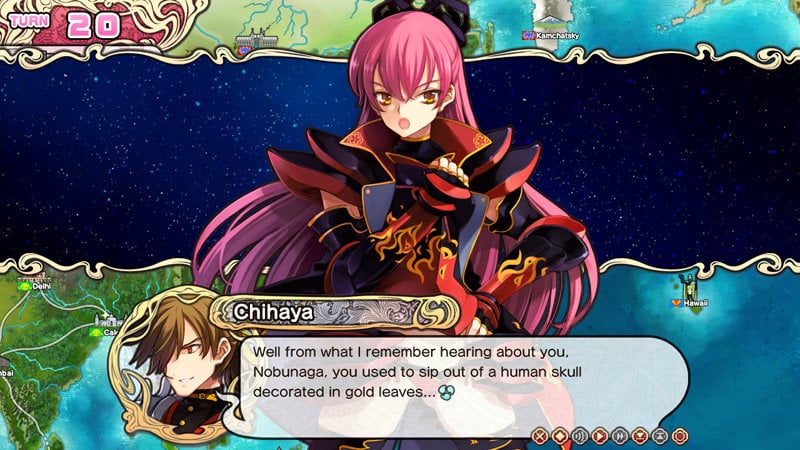
Task: Replay the voice line with the speaker icon
Action: click(580, 435)
